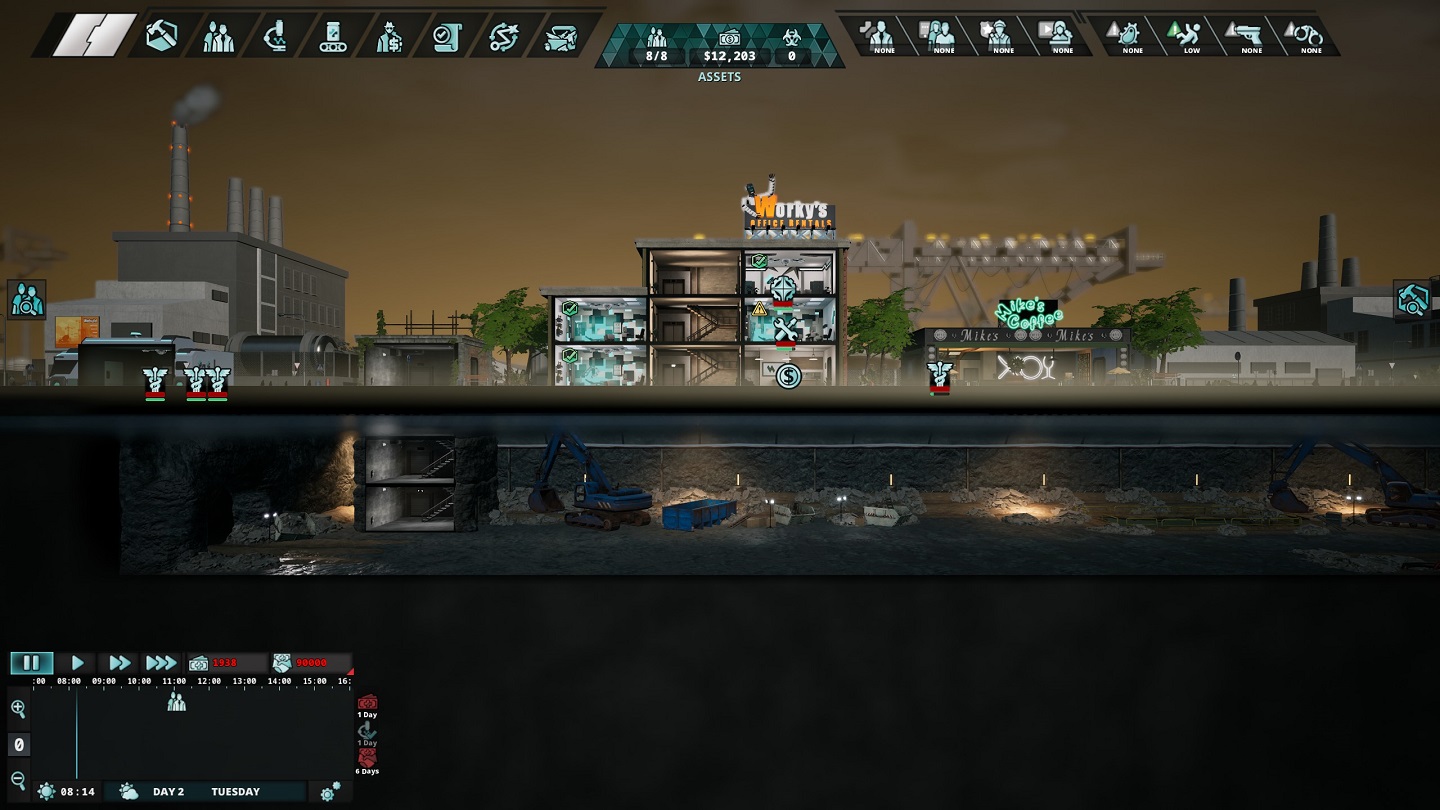Open the production conveyor icon
This screenshot has height=810, width=1440.
pyautogui.click(x=332, y=37)
